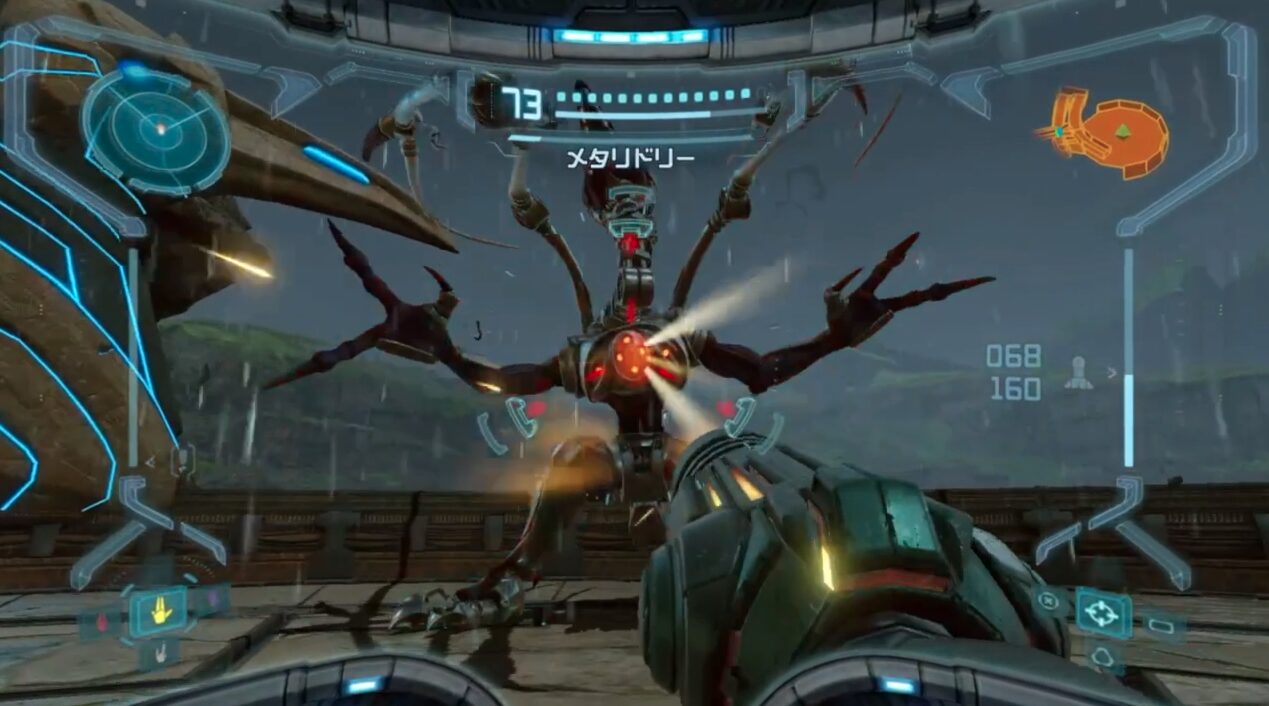Choose the purple beam icon
Screen dimensions: 1269x706
[212, 600]
